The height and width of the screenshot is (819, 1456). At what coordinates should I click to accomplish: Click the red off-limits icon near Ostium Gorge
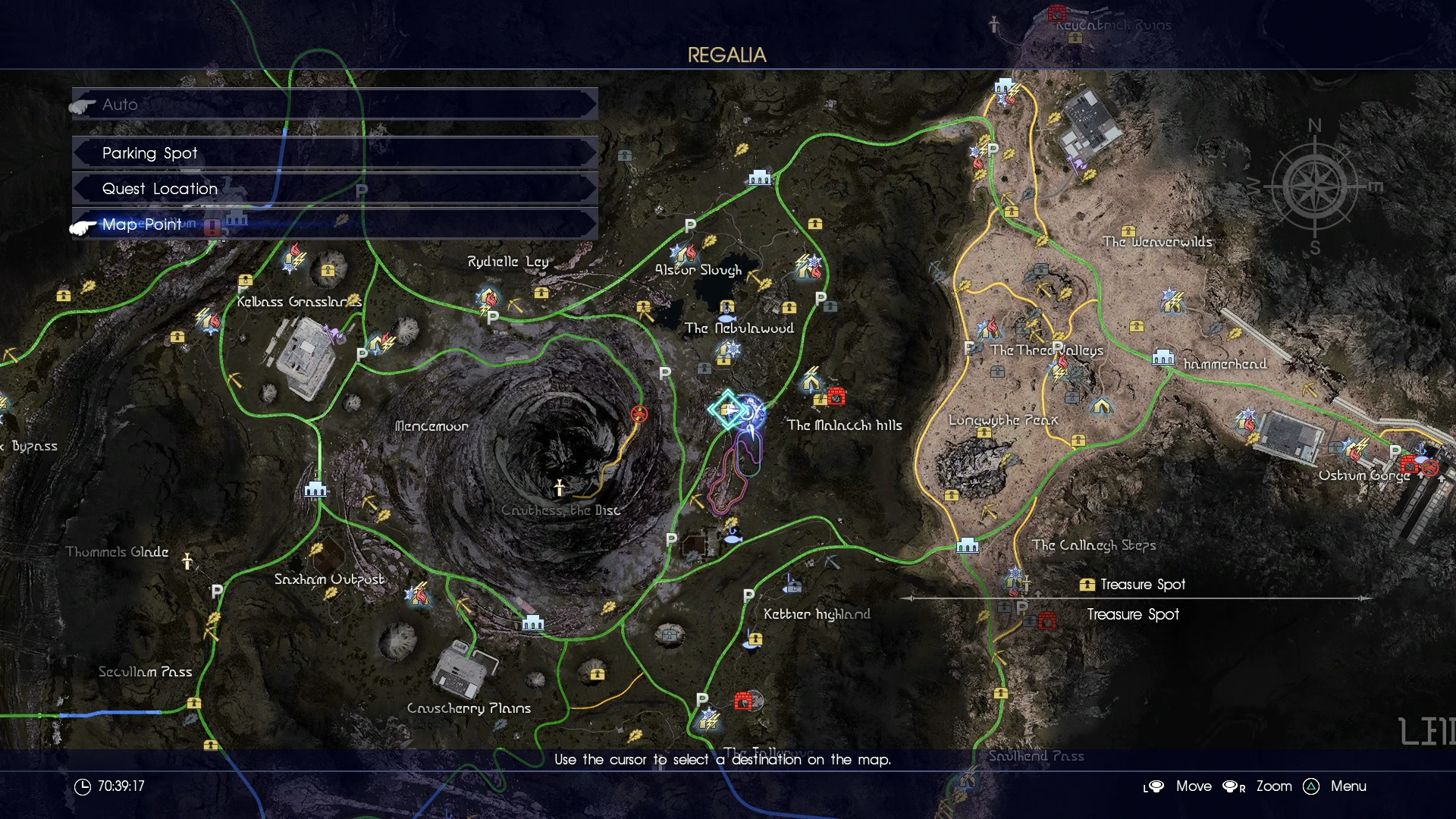pyautogui.click(x=1429, y=469)
